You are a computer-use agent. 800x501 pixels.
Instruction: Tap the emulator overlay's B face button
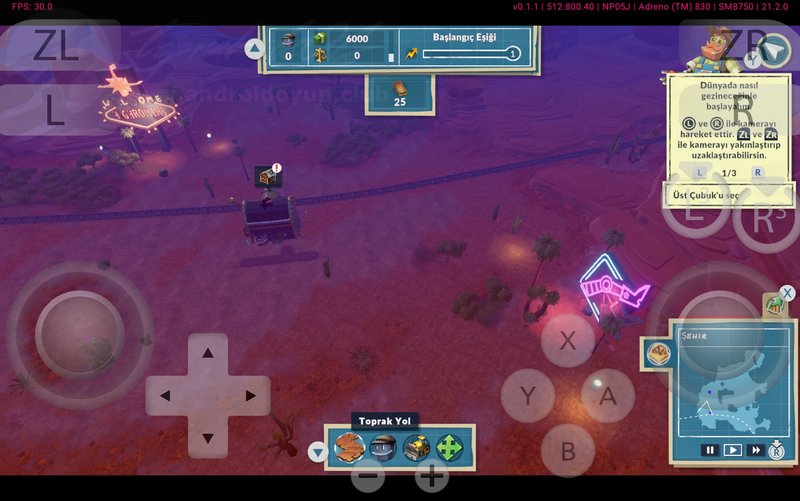(x=567, y=451)
